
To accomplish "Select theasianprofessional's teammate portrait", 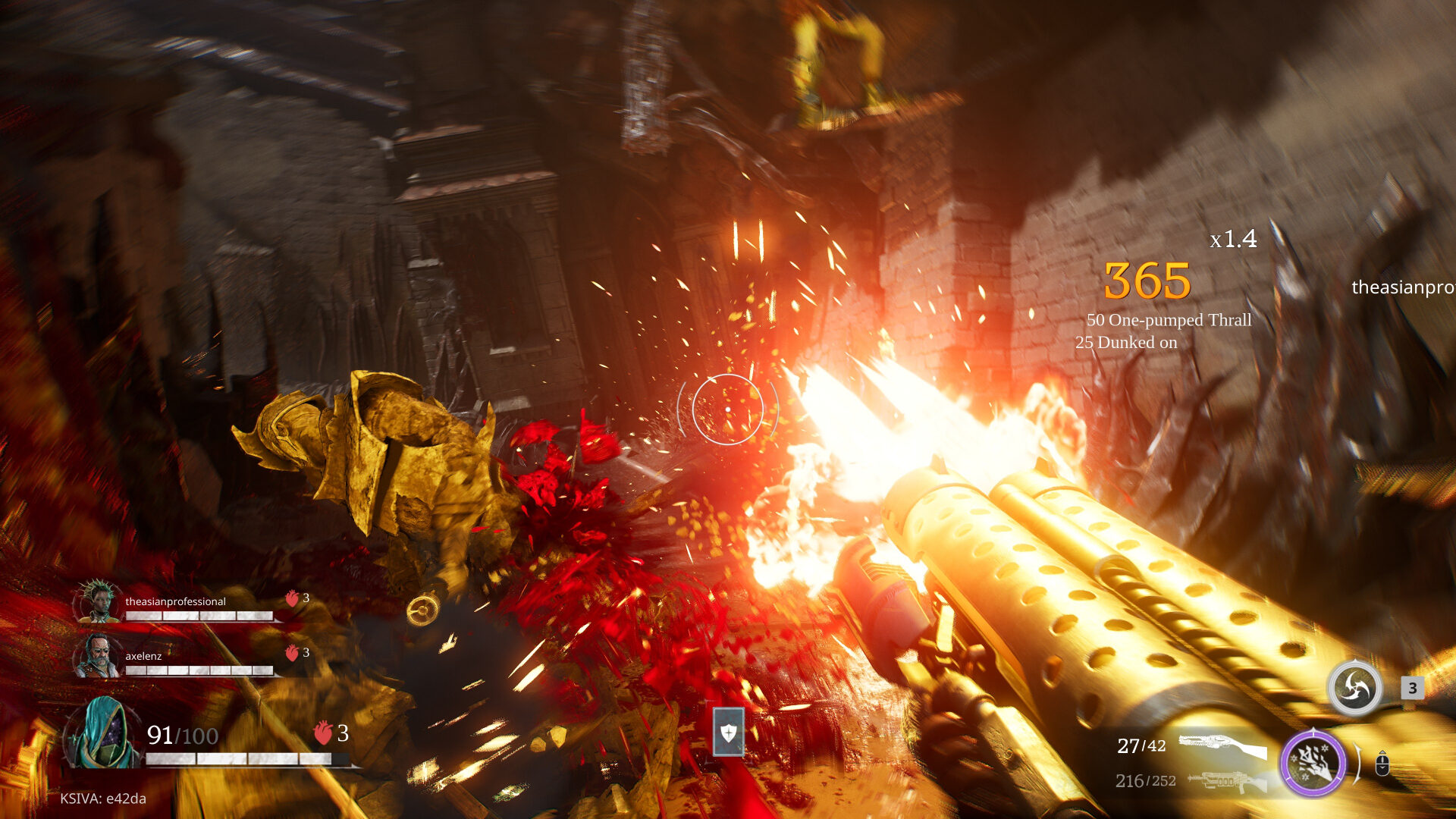I will 98,602.
